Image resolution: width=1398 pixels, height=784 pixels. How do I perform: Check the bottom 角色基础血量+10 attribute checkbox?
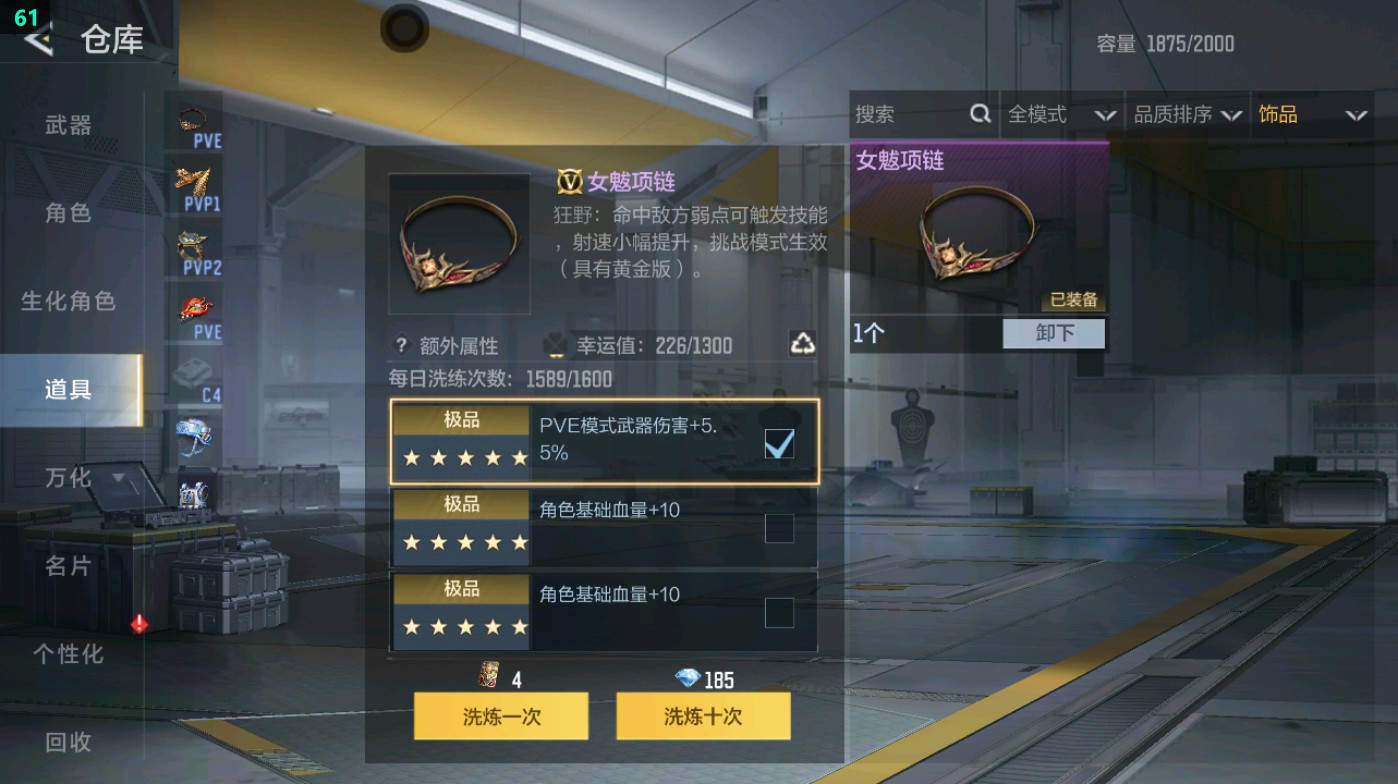point(779,613)
